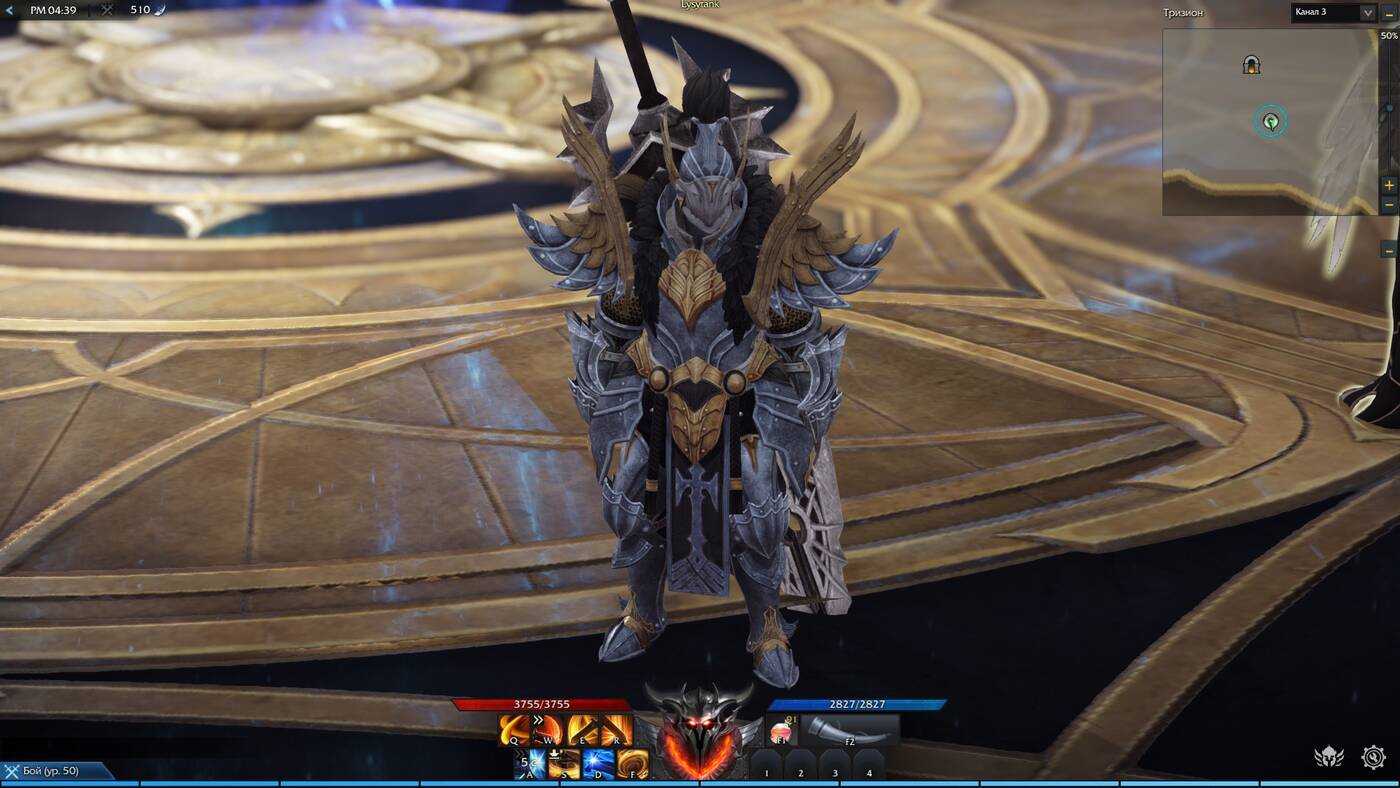Open the gear settings icon
The image size is (1400, 788).
[1374, 757]
